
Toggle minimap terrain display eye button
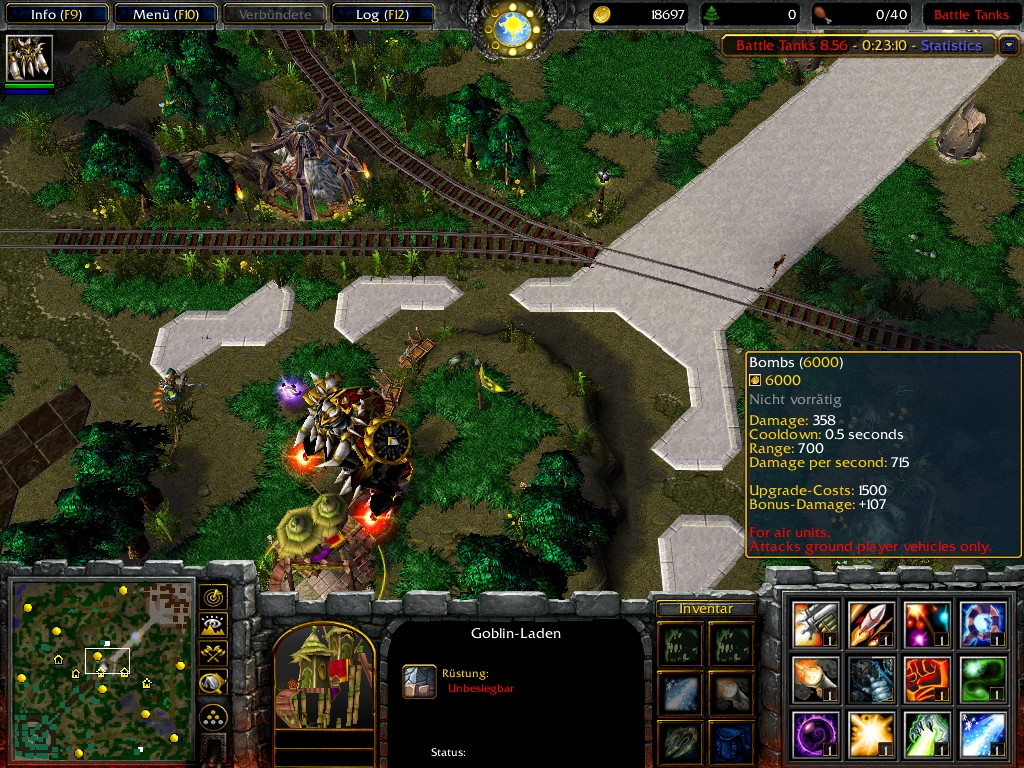click(x=213, y=626)
